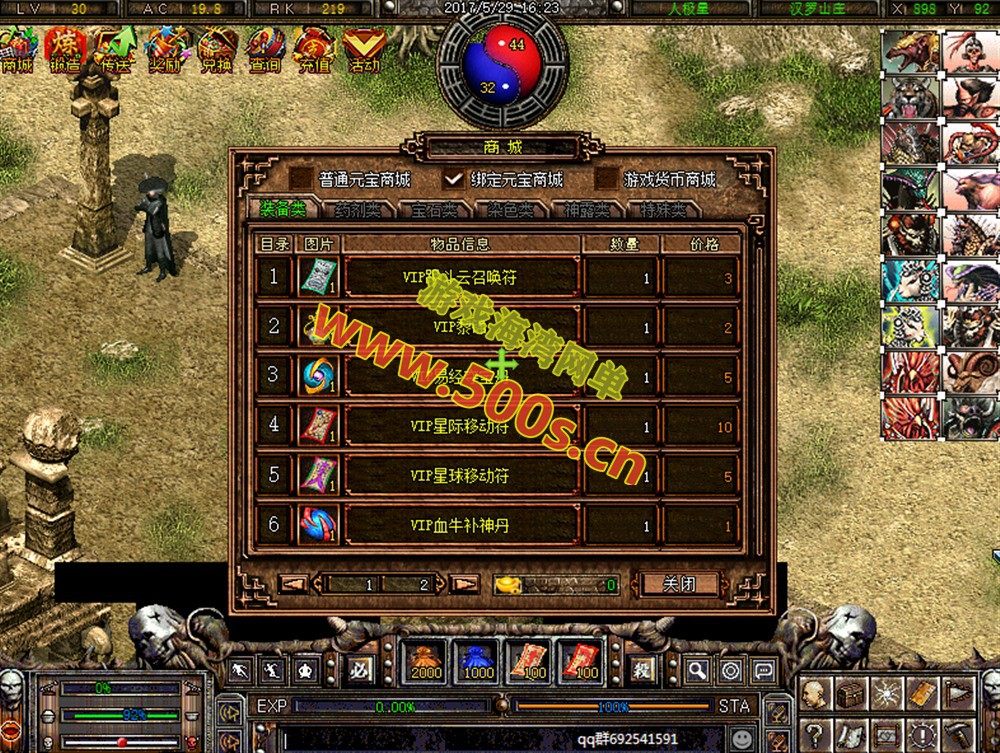Image resolution: width=1000 pixels, height=753 pixels.
Task: Toggle the 绑定元宝商城 checkbox
Action: (455, 180)
